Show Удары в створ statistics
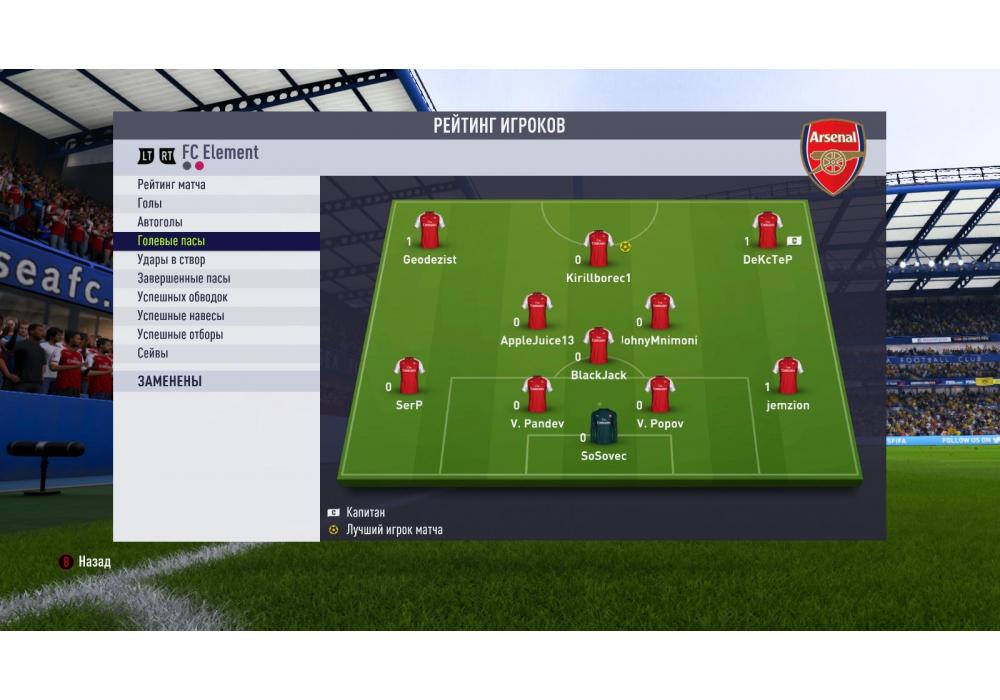Image resolution: width=1000 pixels, height=700 pixels. pyautogui.click(x=171, y=260)
